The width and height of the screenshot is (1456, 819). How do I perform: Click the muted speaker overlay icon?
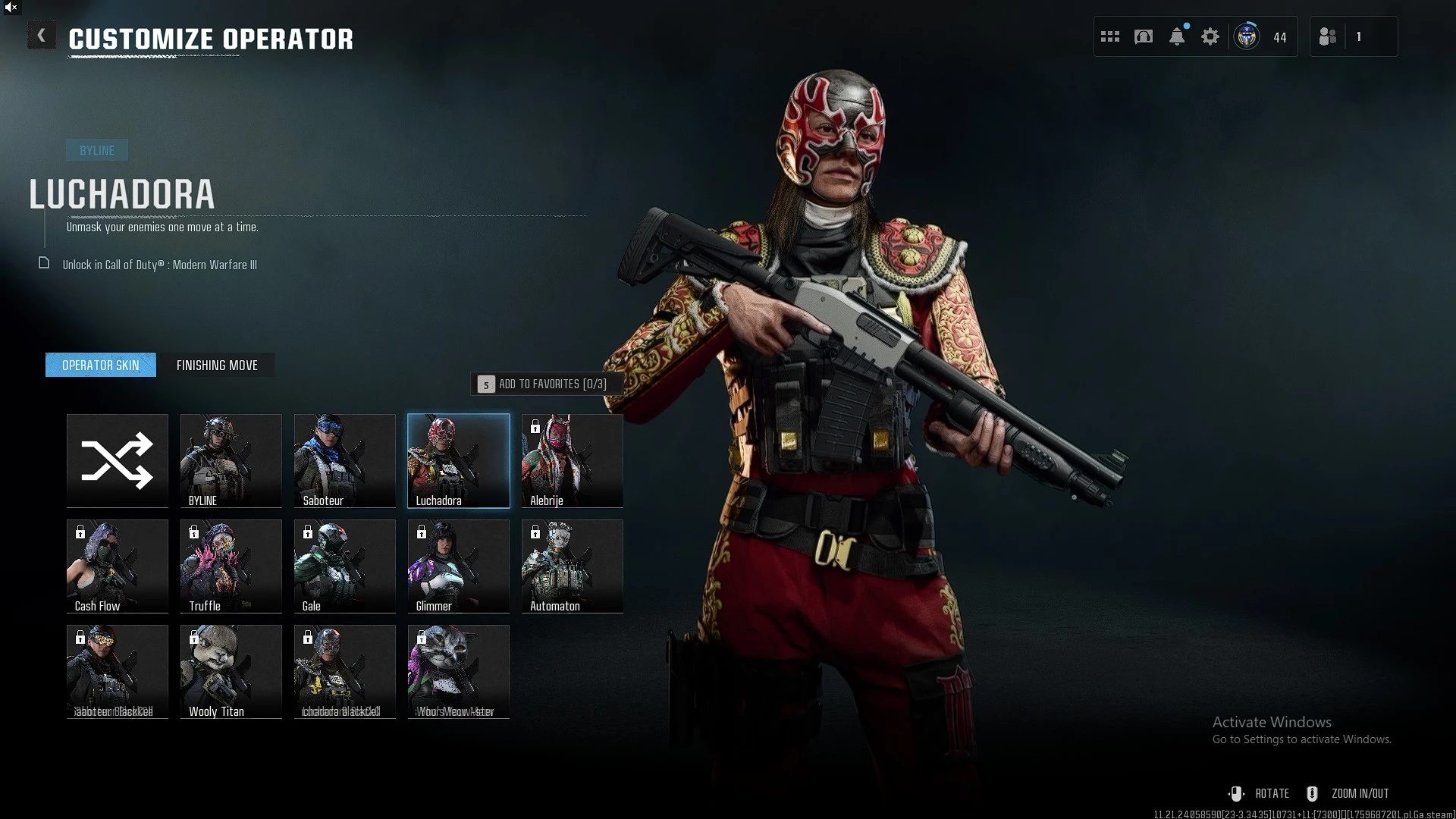(11, 8)
